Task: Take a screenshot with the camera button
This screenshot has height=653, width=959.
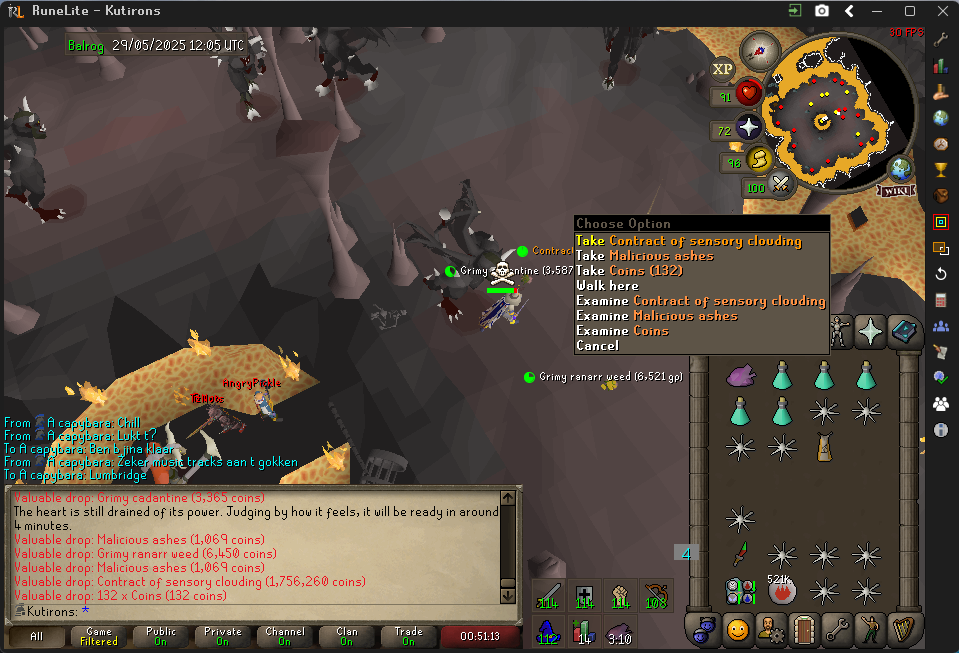Action: [x=822, y=11]
